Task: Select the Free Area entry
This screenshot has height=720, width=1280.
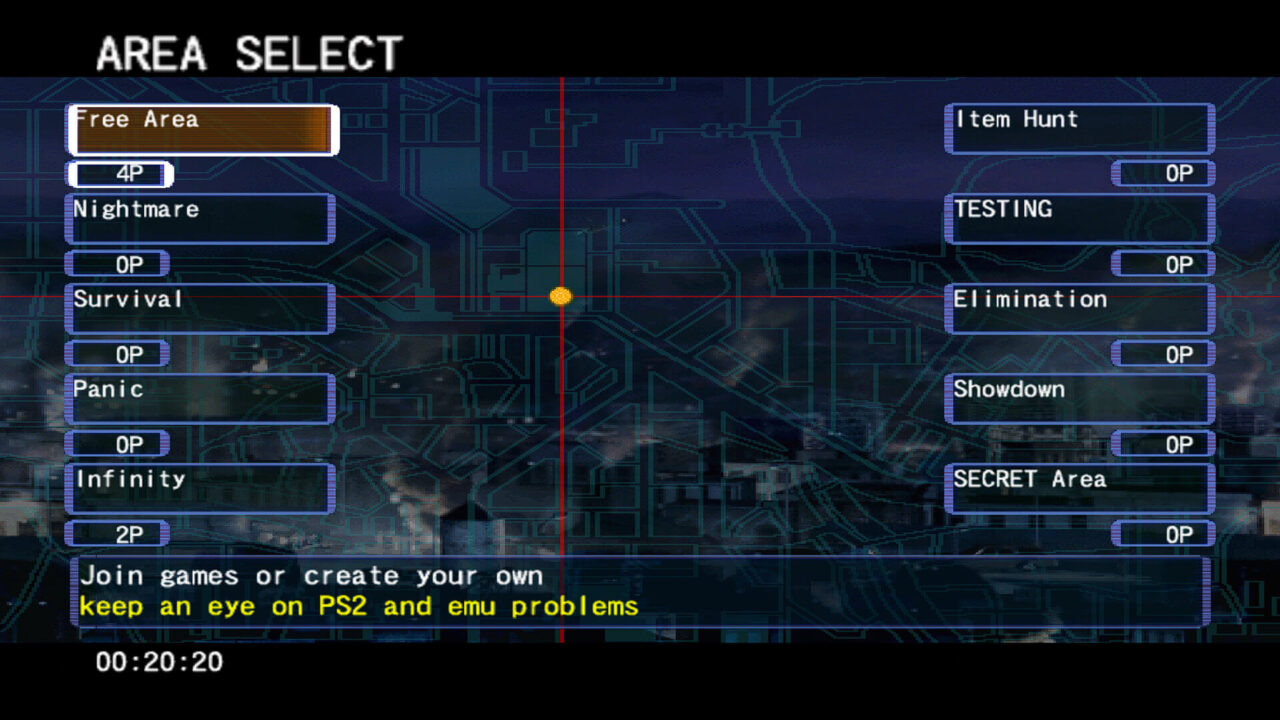Action: (x=202, y=130)
